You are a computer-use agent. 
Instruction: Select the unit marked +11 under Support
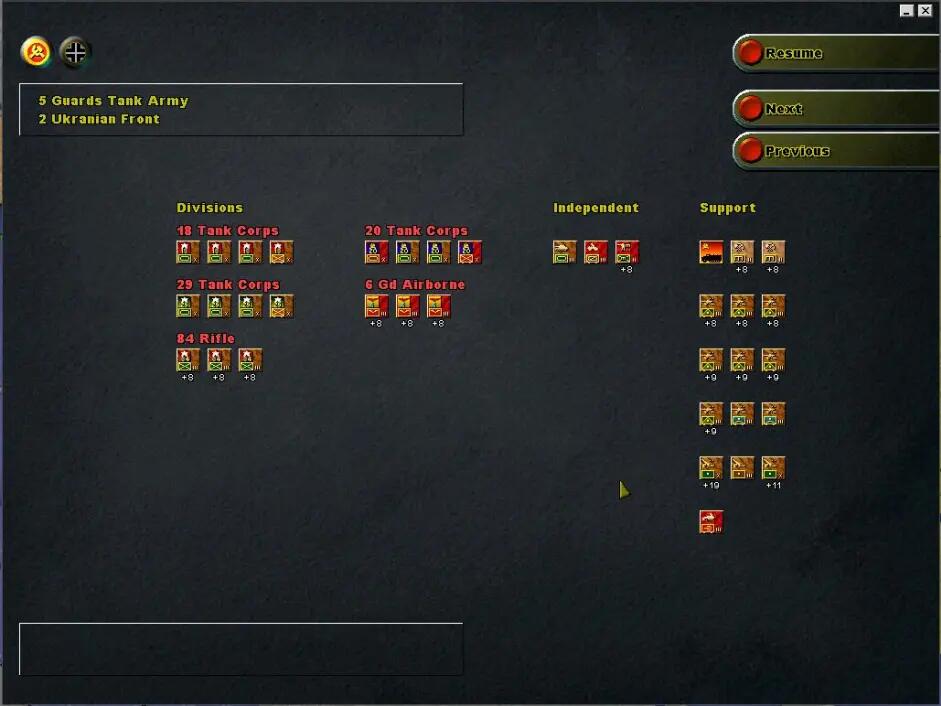coord(773,467)
